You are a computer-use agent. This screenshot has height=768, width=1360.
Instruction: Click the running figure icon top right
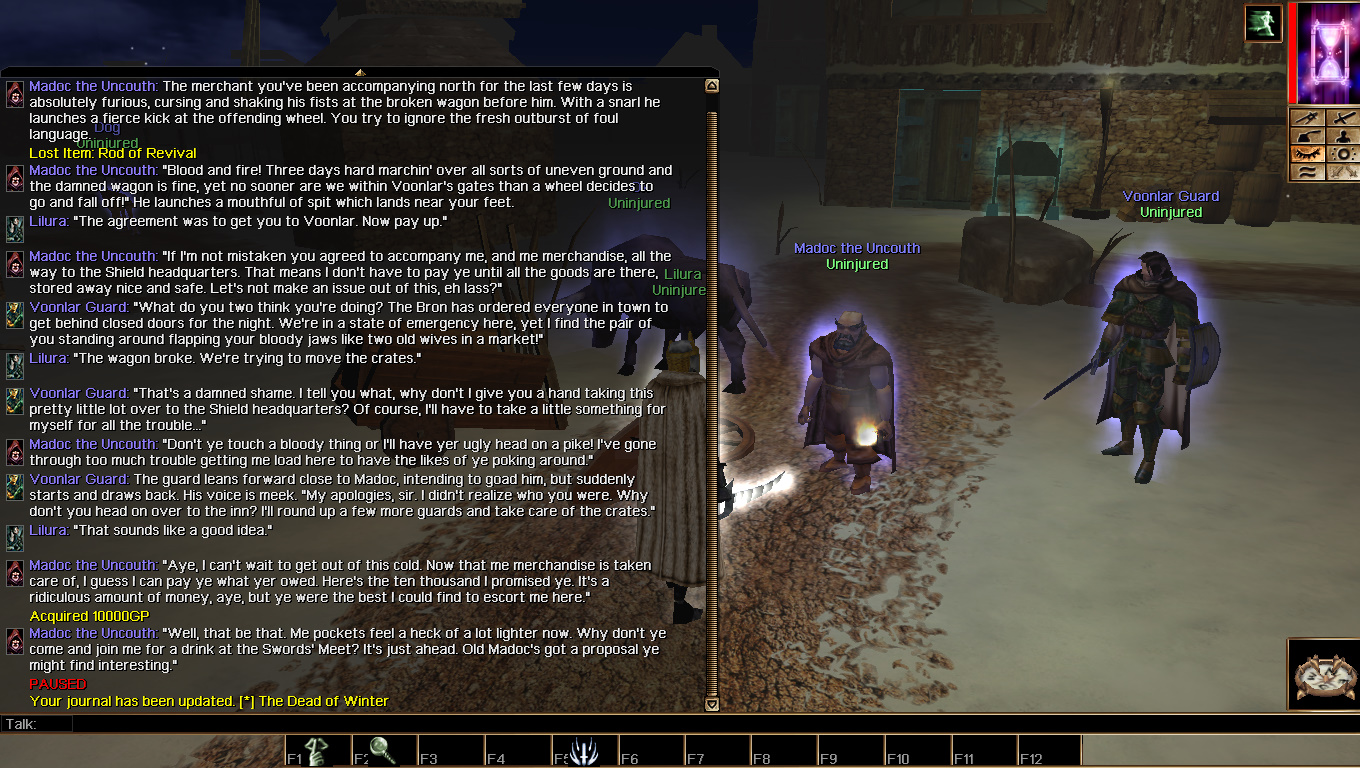point(1263,22)
